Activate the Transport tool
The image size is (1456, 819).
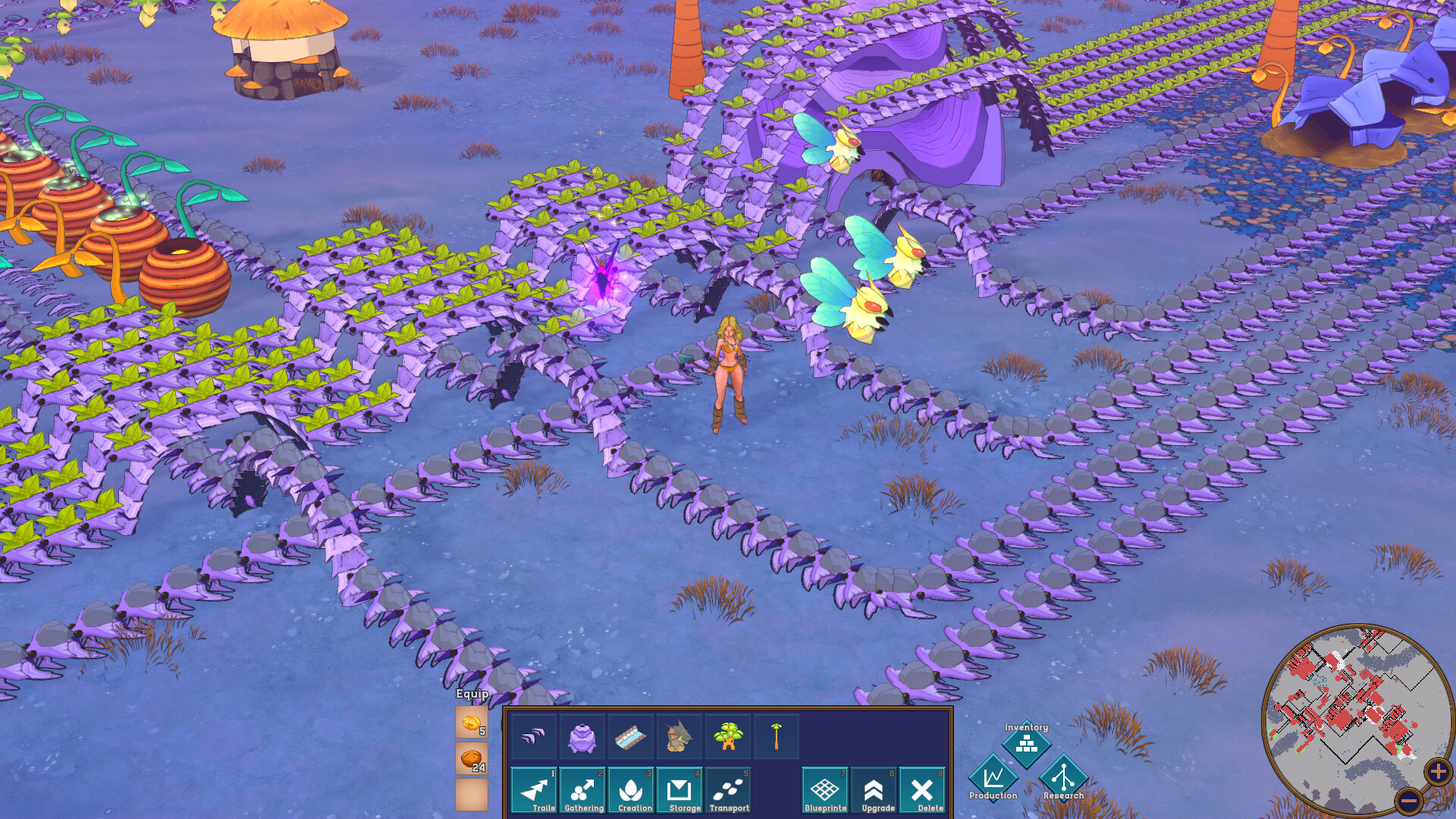730,790
